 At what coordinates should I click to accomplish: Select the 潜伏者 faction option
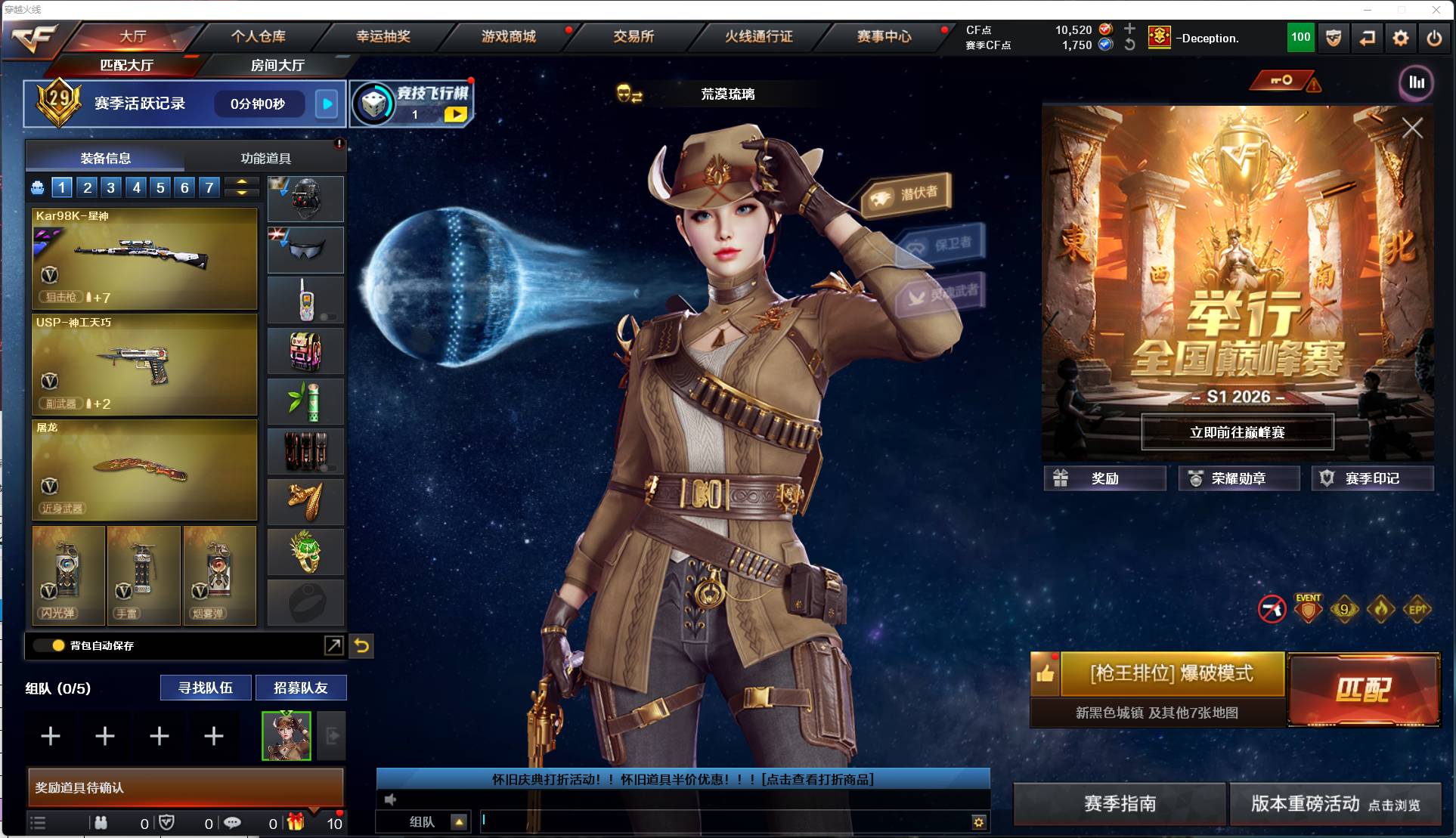point(906,193)
